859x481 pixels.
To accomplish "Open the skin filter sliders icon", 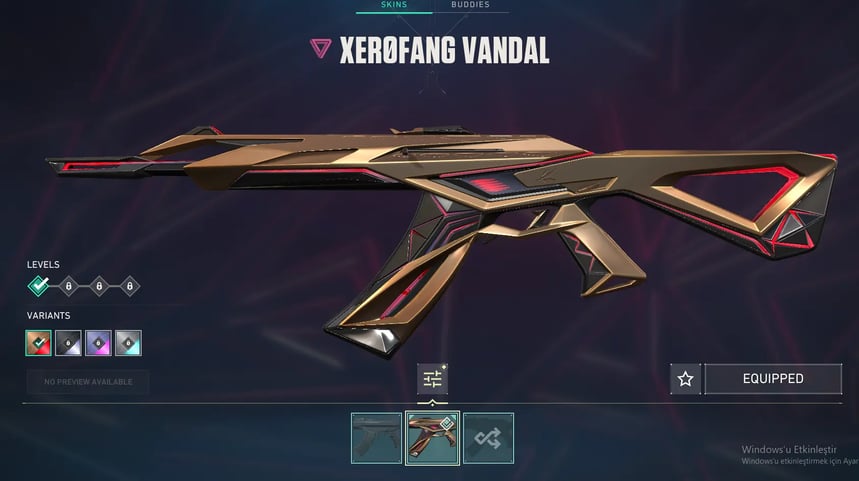I will coord(432,379).
